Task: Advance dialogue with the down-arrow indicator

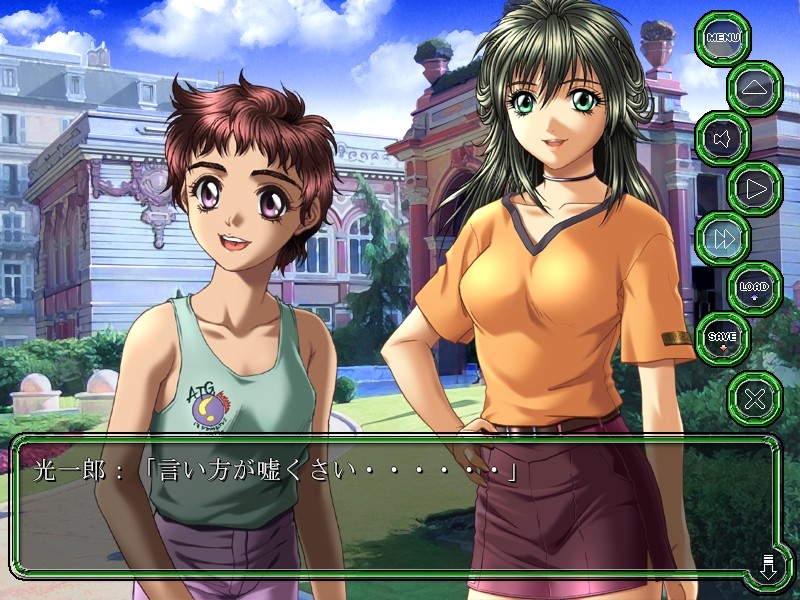Action: pos(768,567)
